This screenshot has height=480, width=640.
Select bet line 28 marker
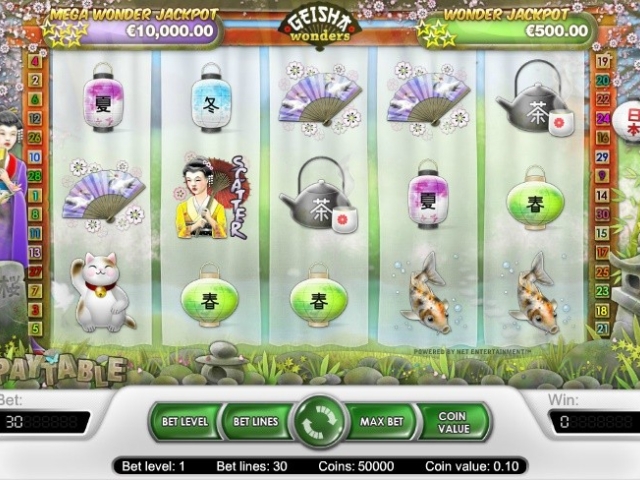point(36,175)
